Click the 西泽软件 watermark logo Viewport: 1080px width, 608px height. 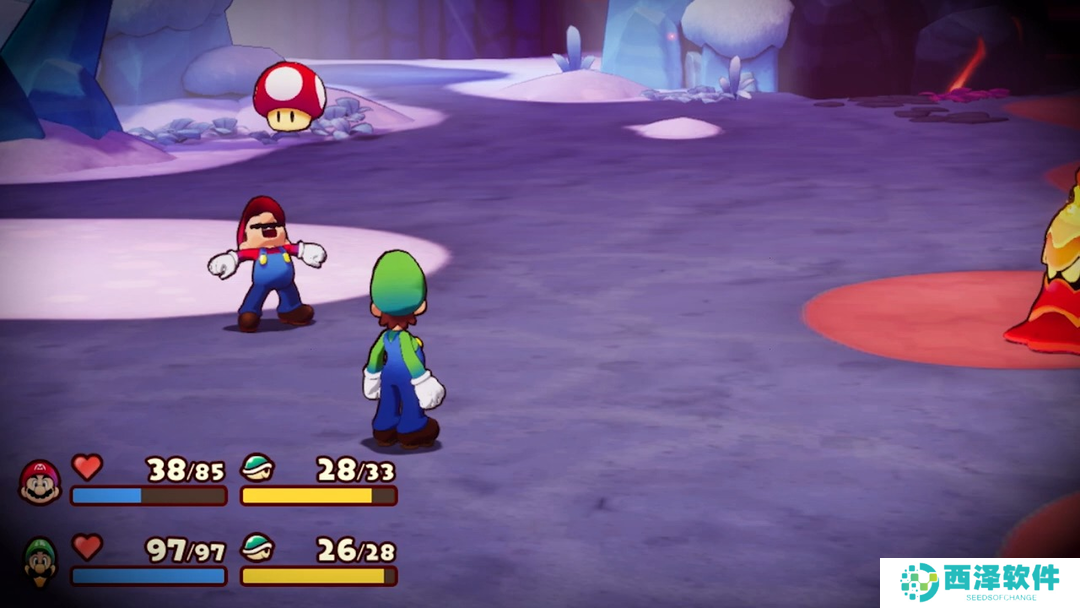pyautogui.click(x=979, y=582)
